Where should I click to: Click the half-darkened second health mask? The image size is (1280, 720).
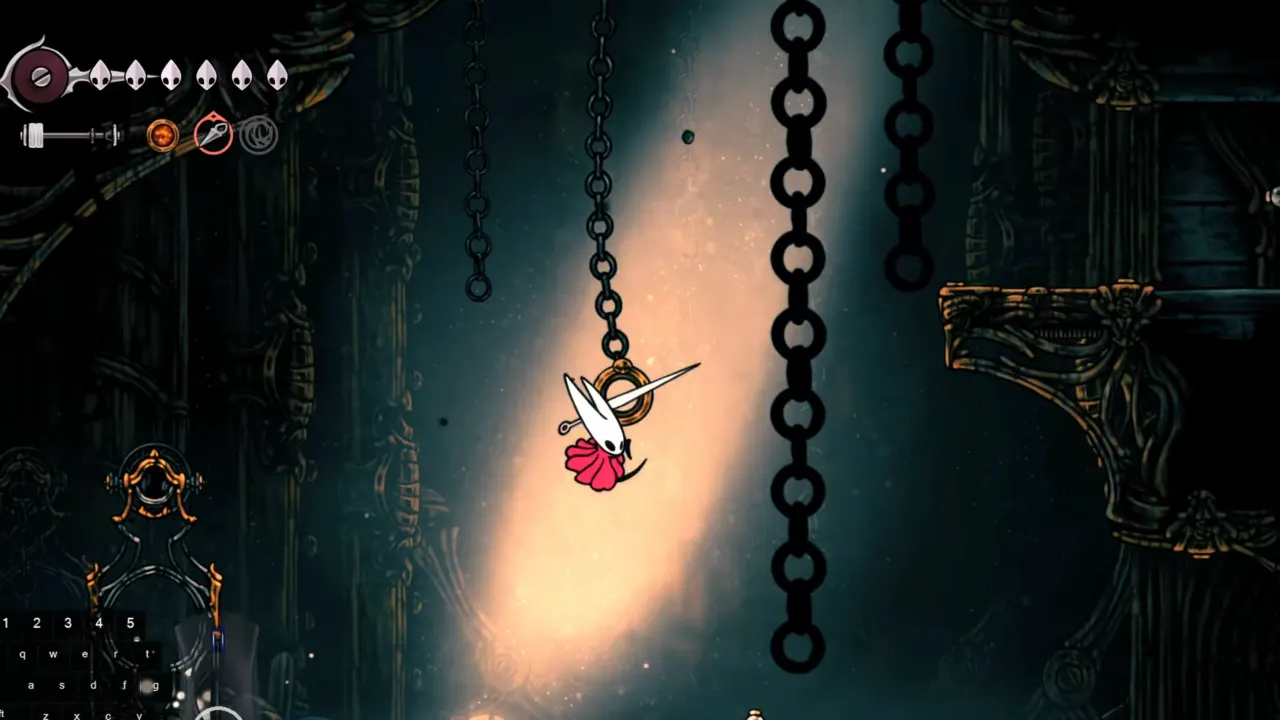[x=135, y=76]
